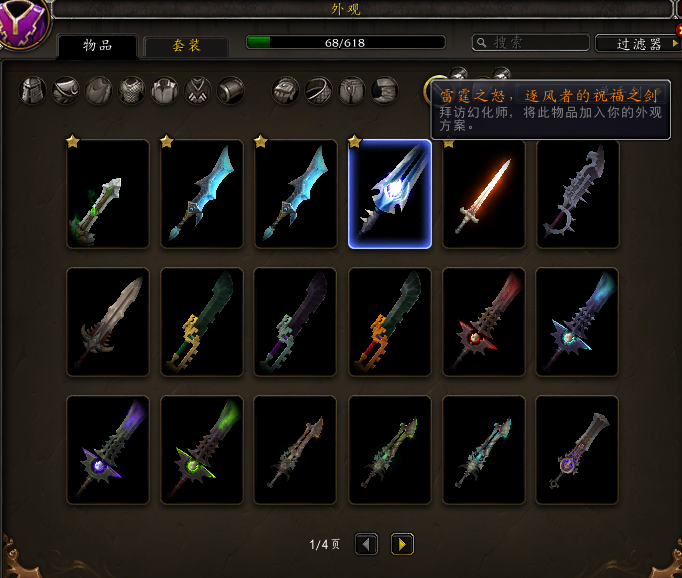Select the wrist bracer slot icon
This screenshot has height=578, width=682.
[x=231, y=91]
